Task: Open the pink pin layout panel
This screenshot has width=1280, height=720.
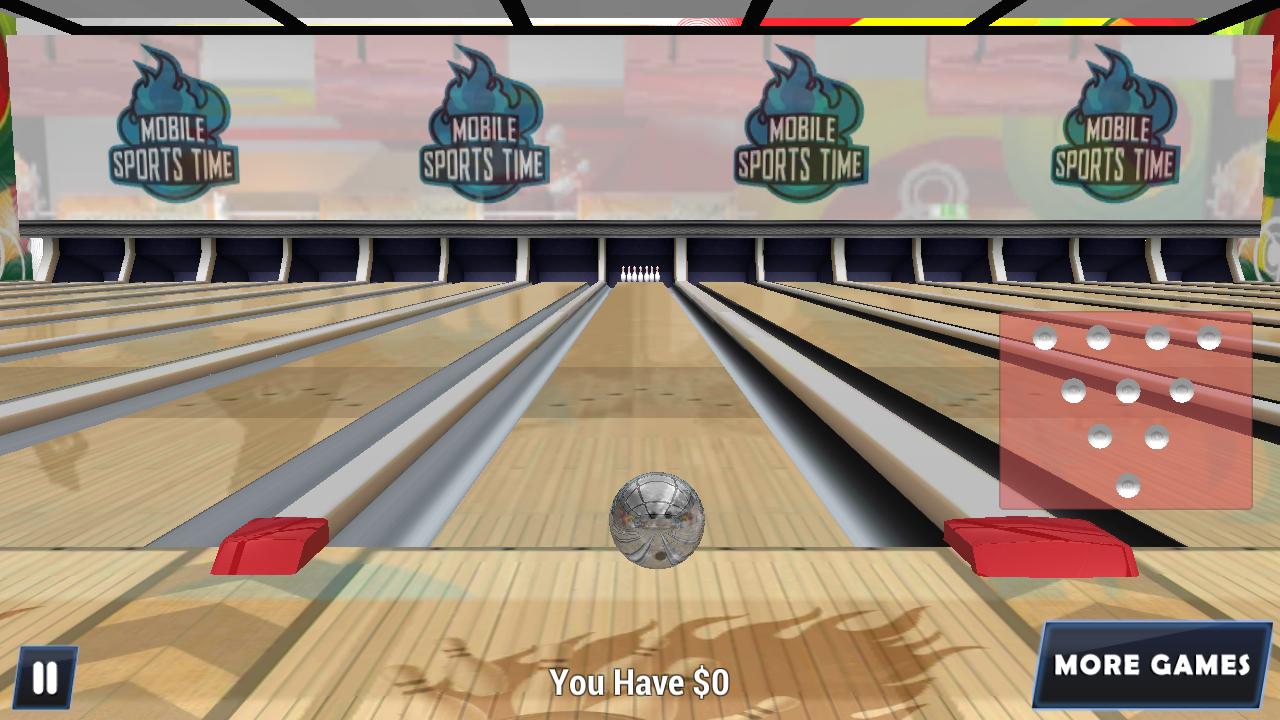Action: click(1125, 410)
